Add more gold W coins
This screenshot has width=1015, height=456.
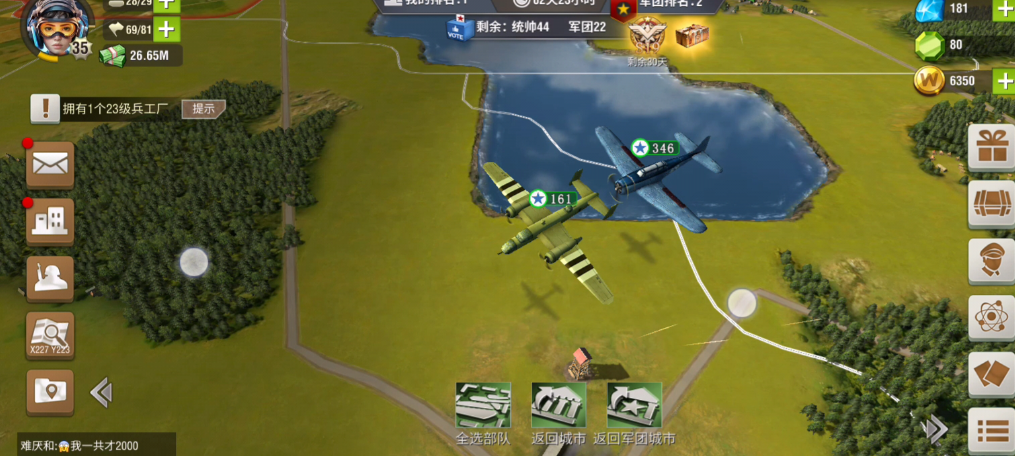(1003, 81)
